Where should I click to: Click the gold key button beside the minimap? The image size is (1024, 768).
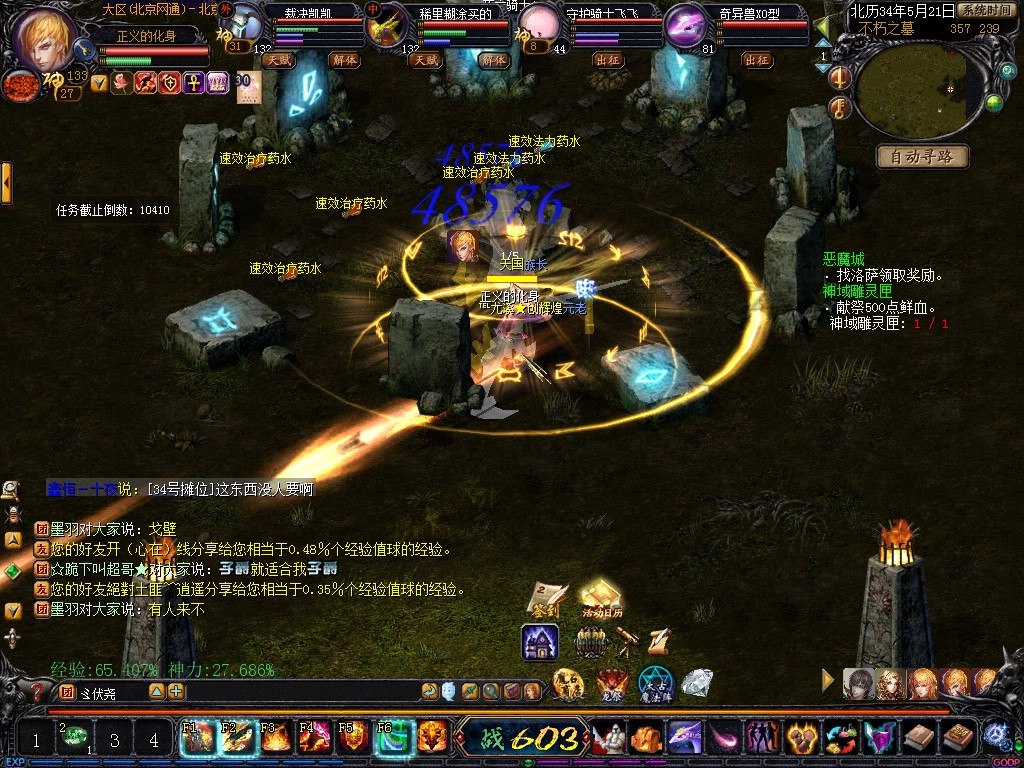coord(841,107)
